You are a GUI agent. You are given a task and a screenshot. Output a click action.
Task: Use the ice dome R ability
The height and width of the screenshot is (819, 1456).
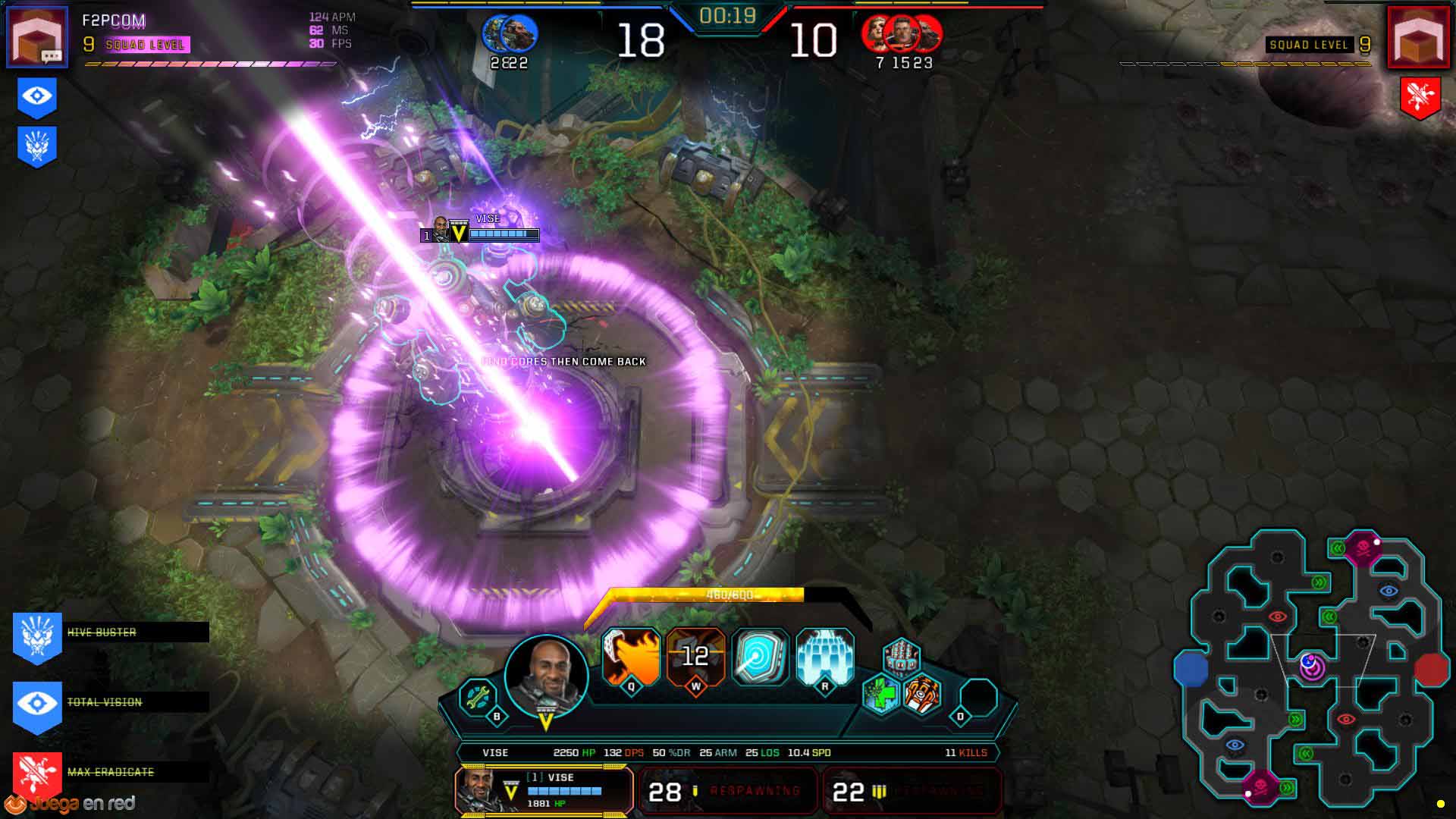click(x=825, y=657)
